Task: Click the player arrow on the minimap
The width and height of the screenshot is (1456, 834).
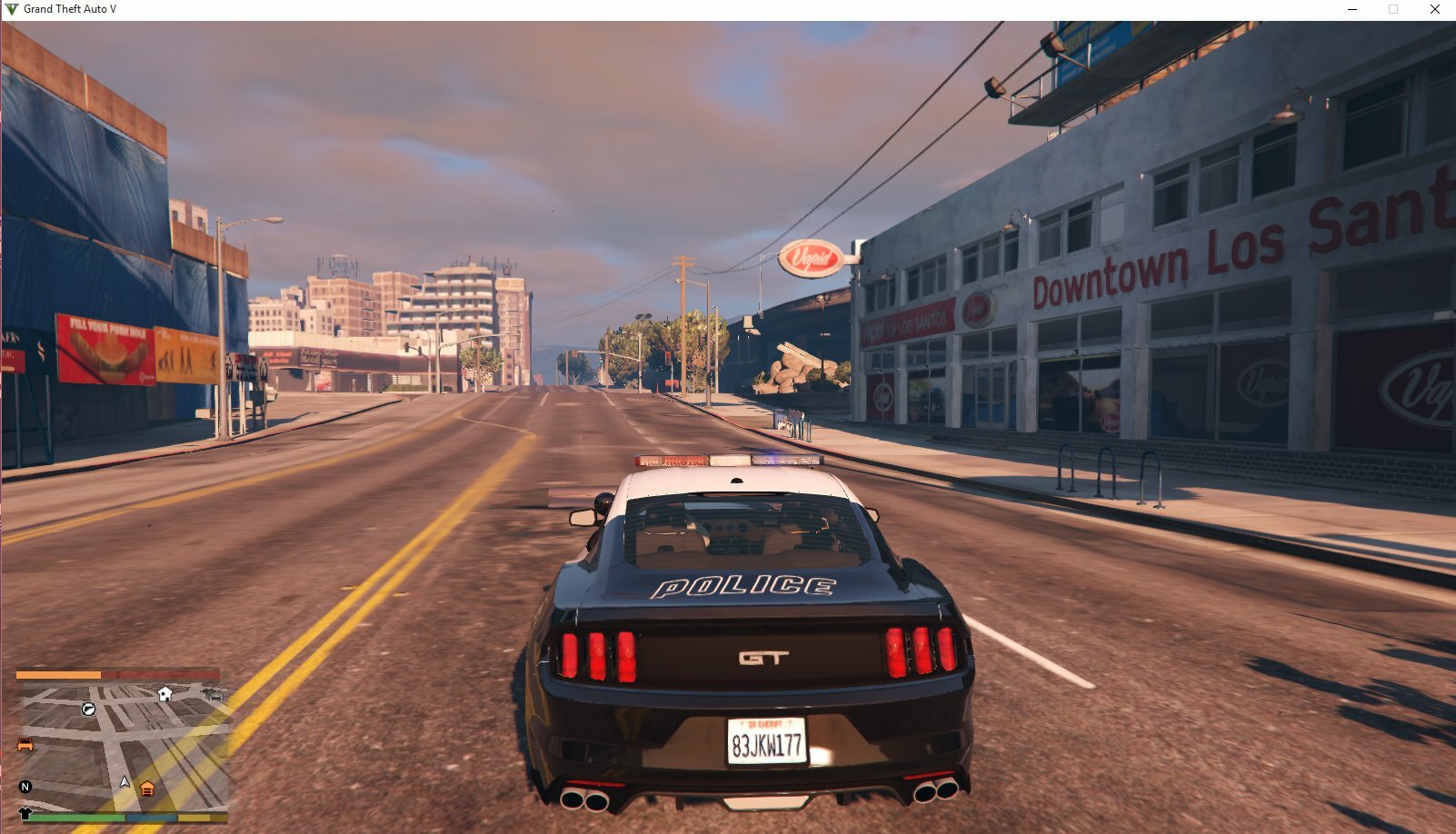Action: pos(125,781)
